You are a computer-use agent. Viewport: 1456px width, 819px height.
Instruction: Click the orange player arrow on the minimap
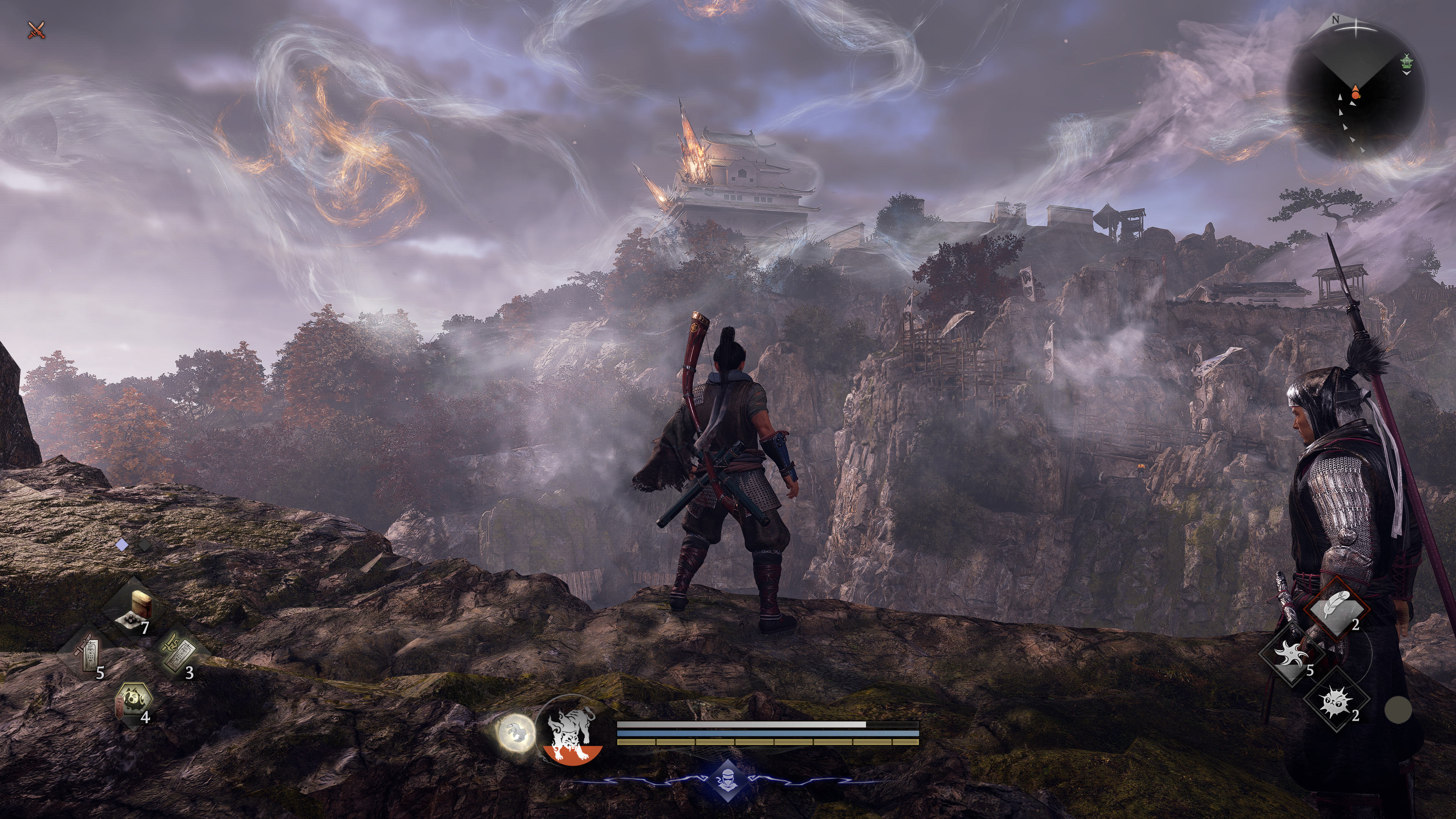1355,92
